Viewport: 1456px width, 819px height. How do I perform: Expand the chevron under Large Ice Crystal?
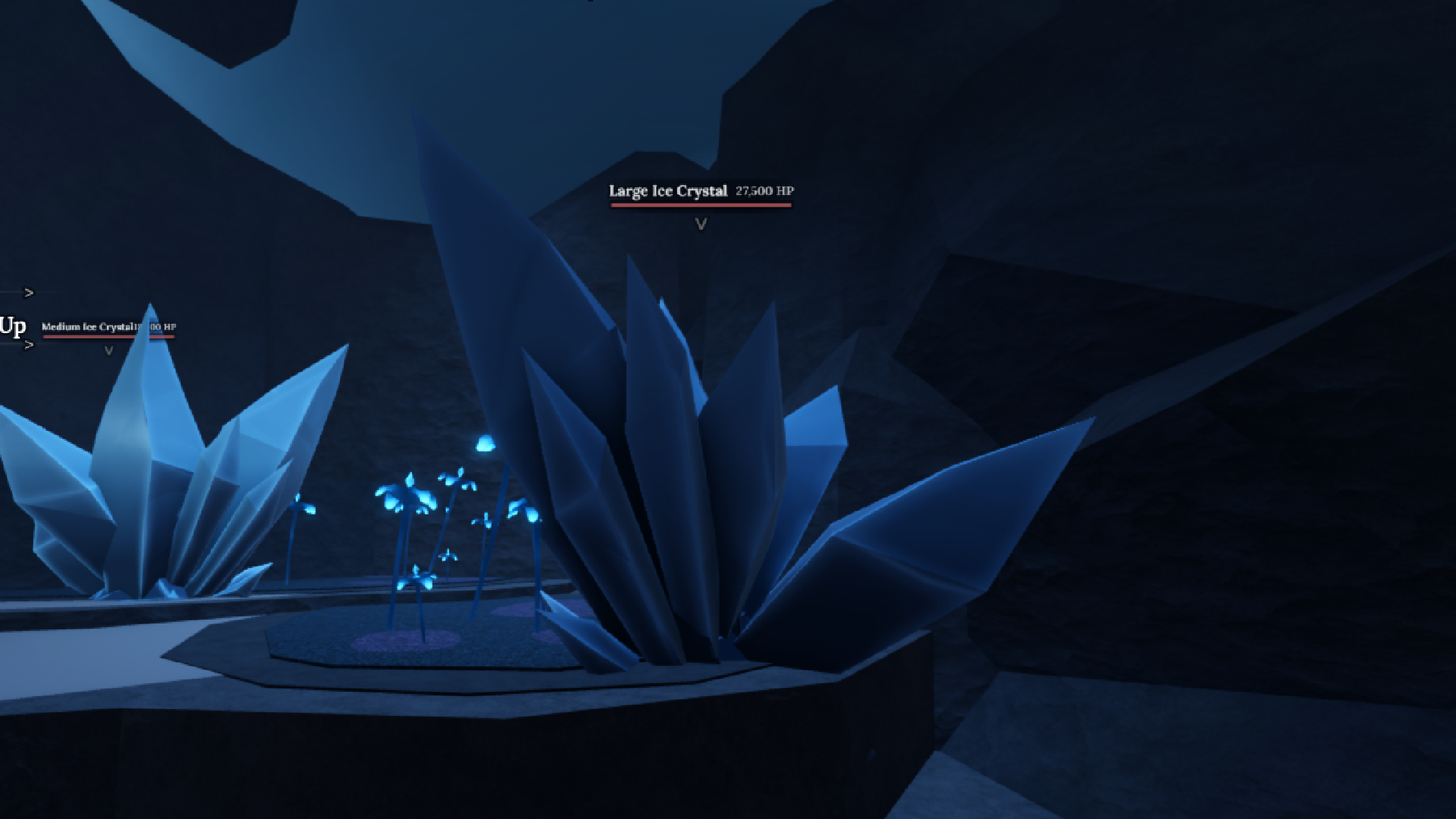[701, 222]
